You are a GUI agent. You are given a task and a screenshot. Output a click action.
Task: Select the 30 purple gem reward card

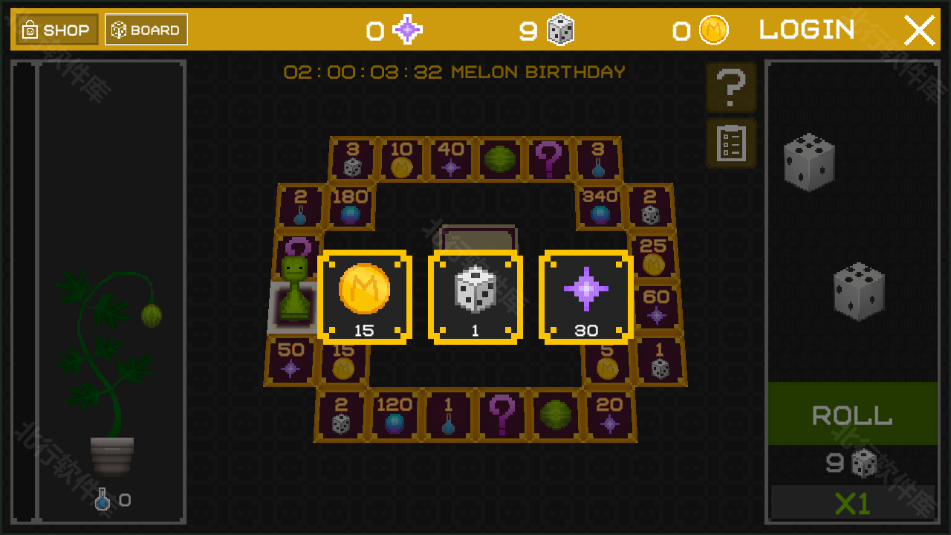(586, 296)
